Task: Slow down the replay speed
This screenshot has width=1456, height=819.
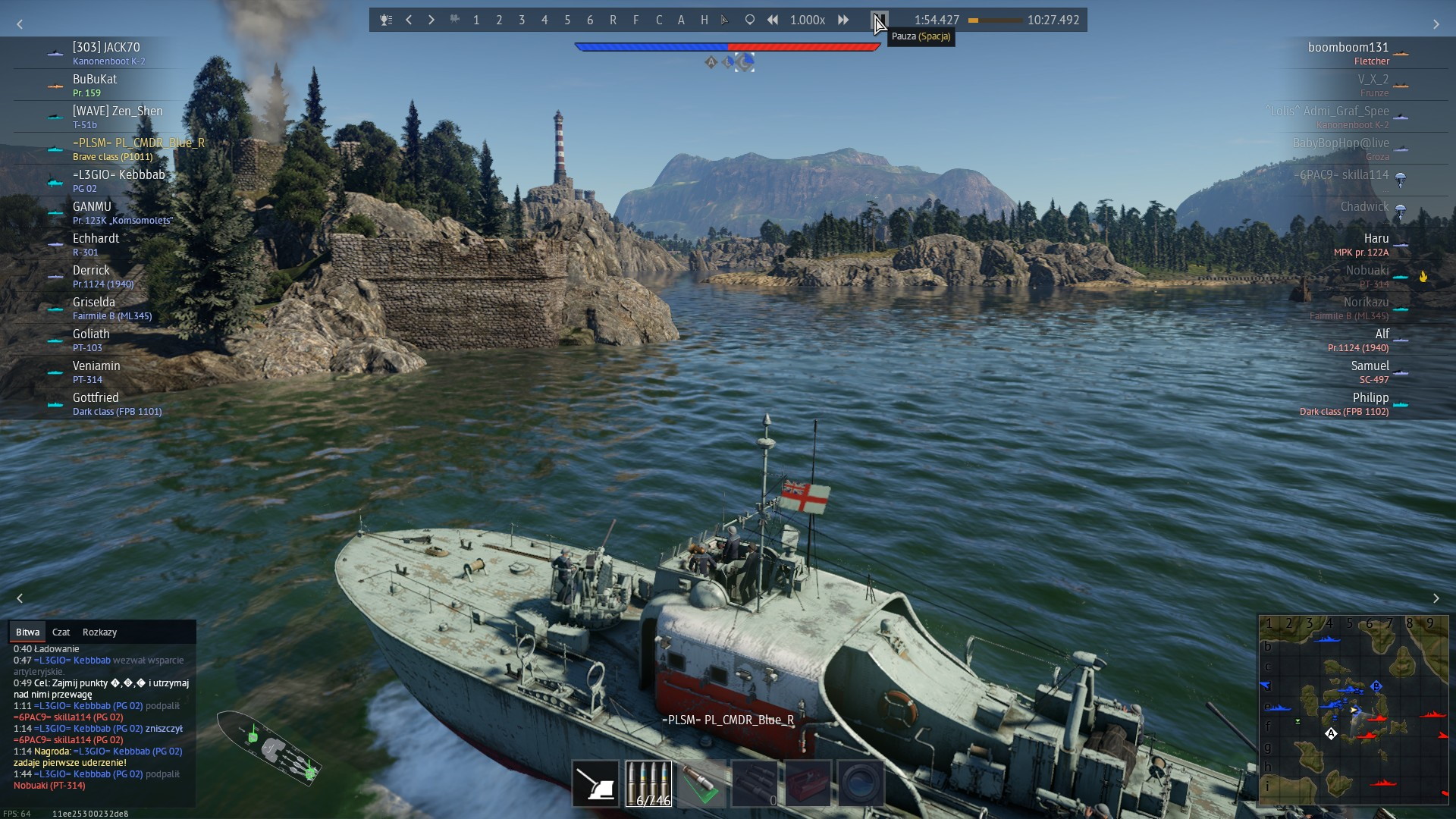Action: [773, 20]
